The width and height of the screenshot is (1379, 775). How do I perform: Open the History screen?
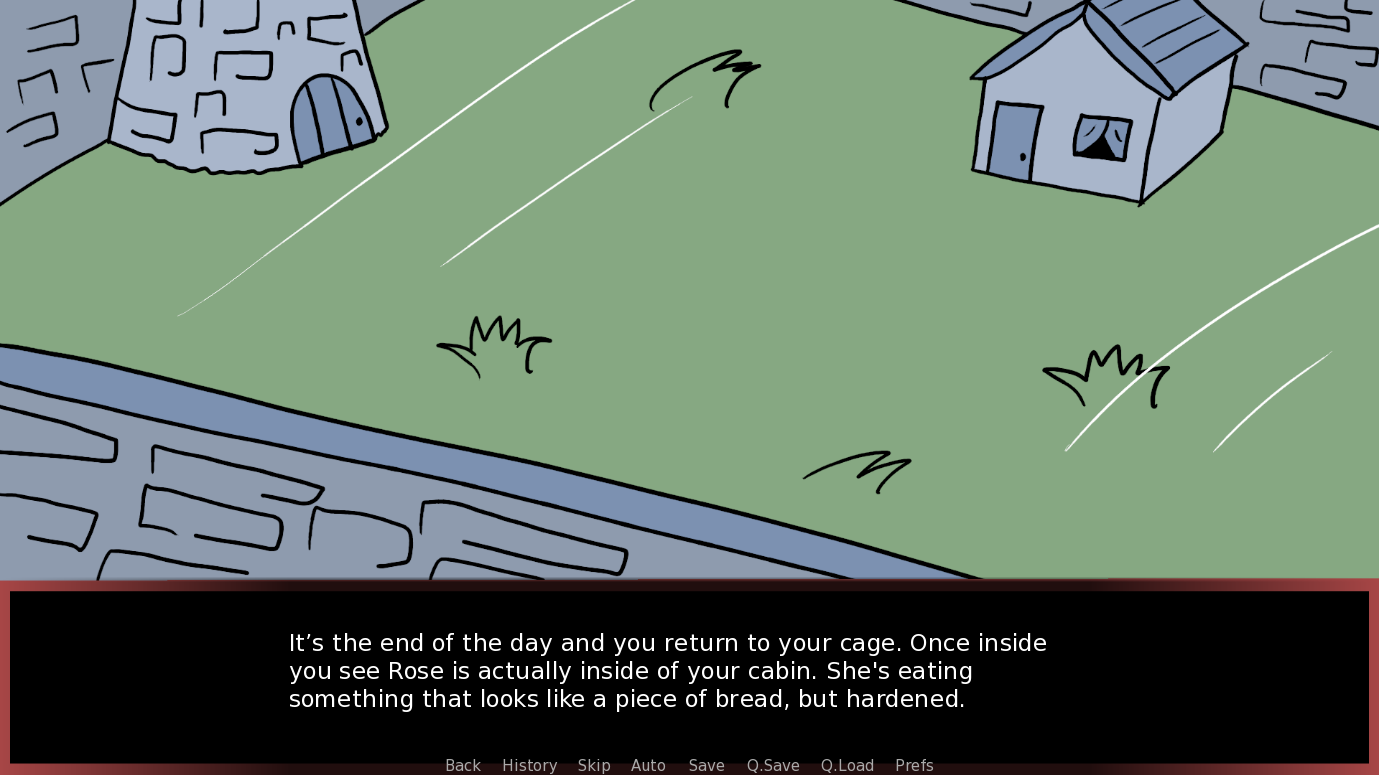coord(529,765)
